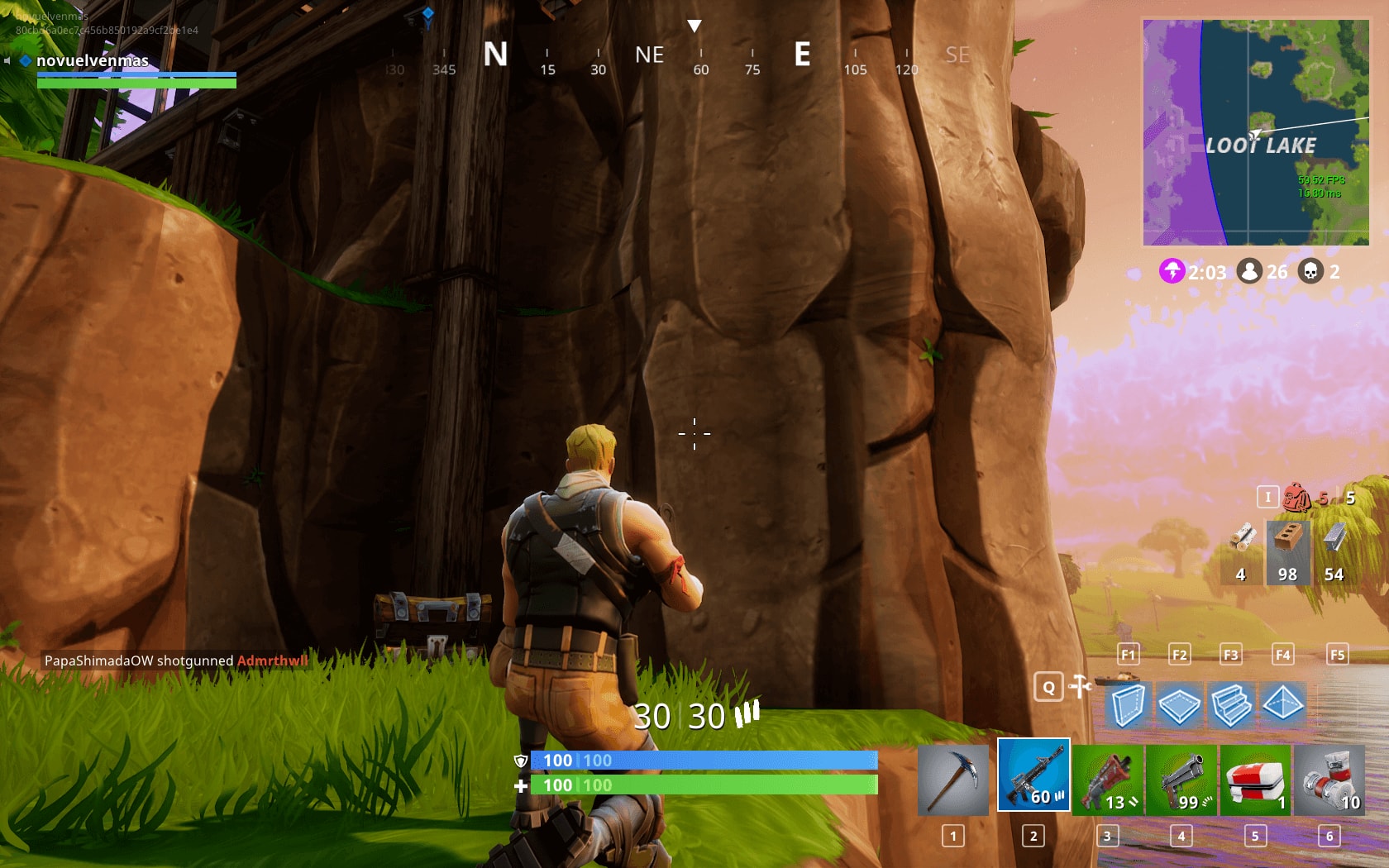Select the F5 trap slot
Viewport: 1389px width, 868px height.
(x=1336, y=655)
